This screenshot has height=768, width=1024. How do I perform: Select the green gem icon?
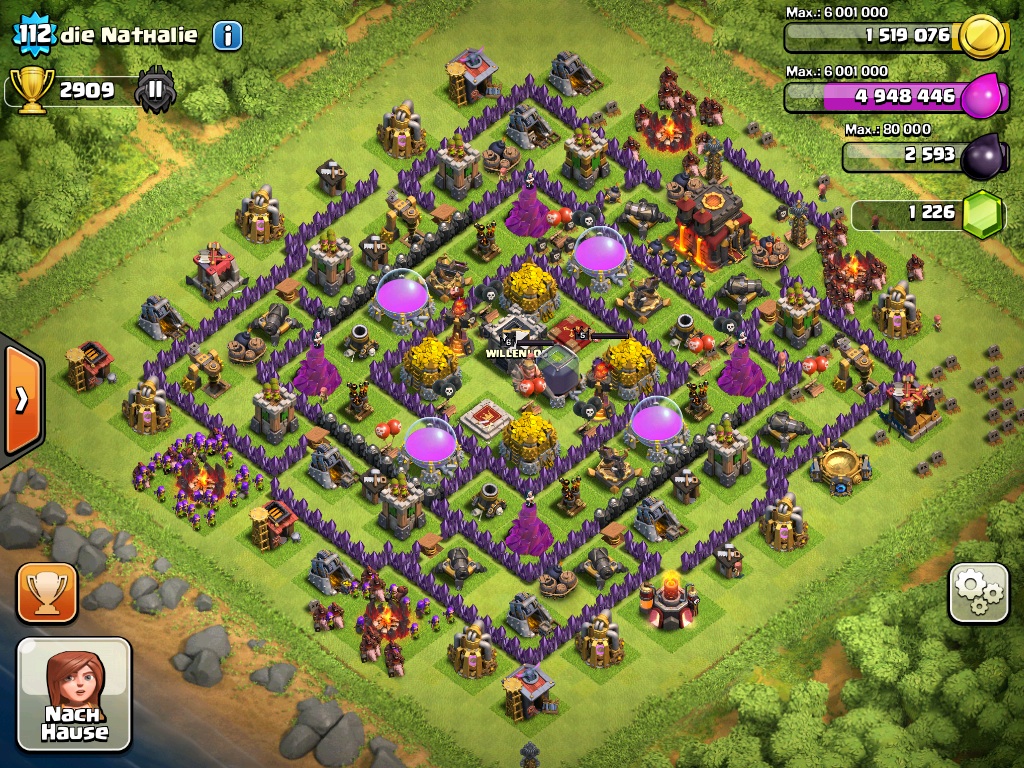coord(982,213)
